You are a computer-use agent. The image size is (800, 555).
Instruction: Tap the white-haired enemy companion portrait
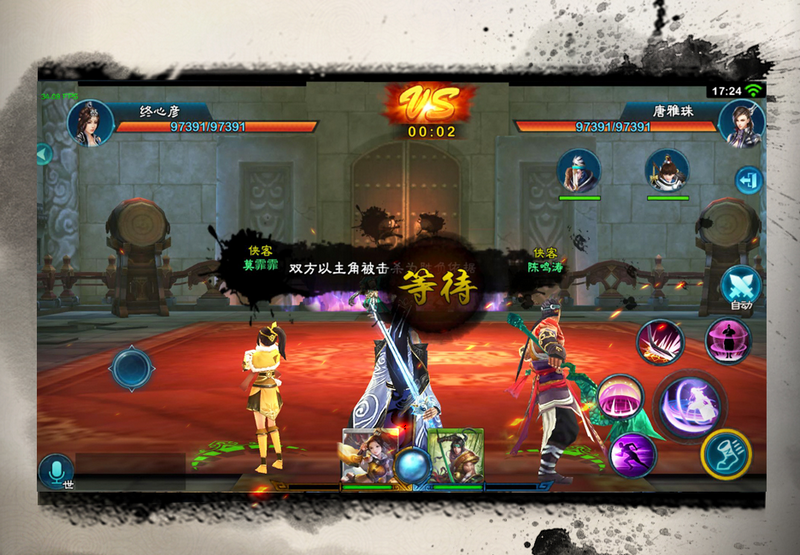point(578,170)
